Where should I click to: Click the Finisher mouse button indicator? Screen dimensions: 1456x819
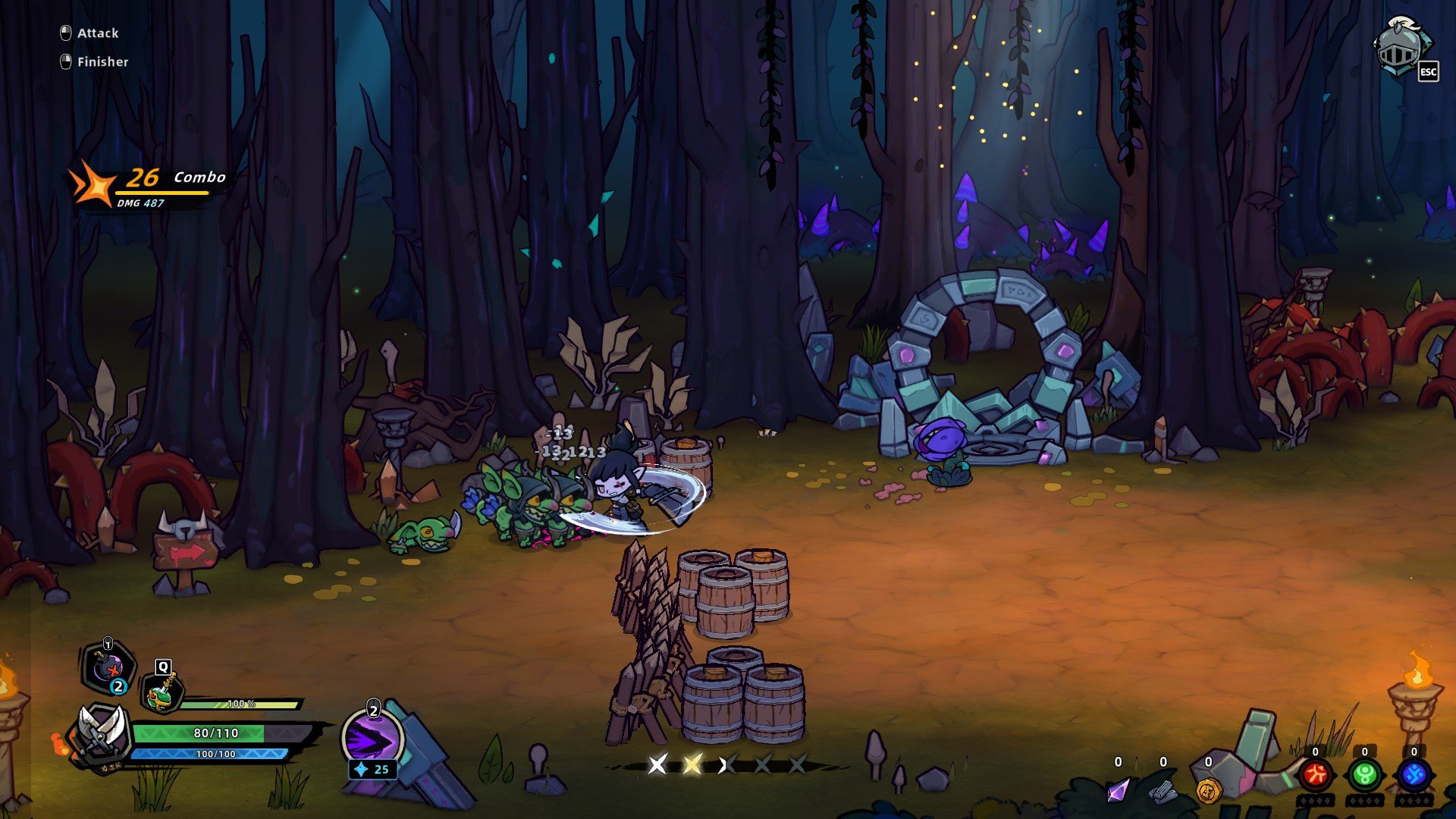66,61
